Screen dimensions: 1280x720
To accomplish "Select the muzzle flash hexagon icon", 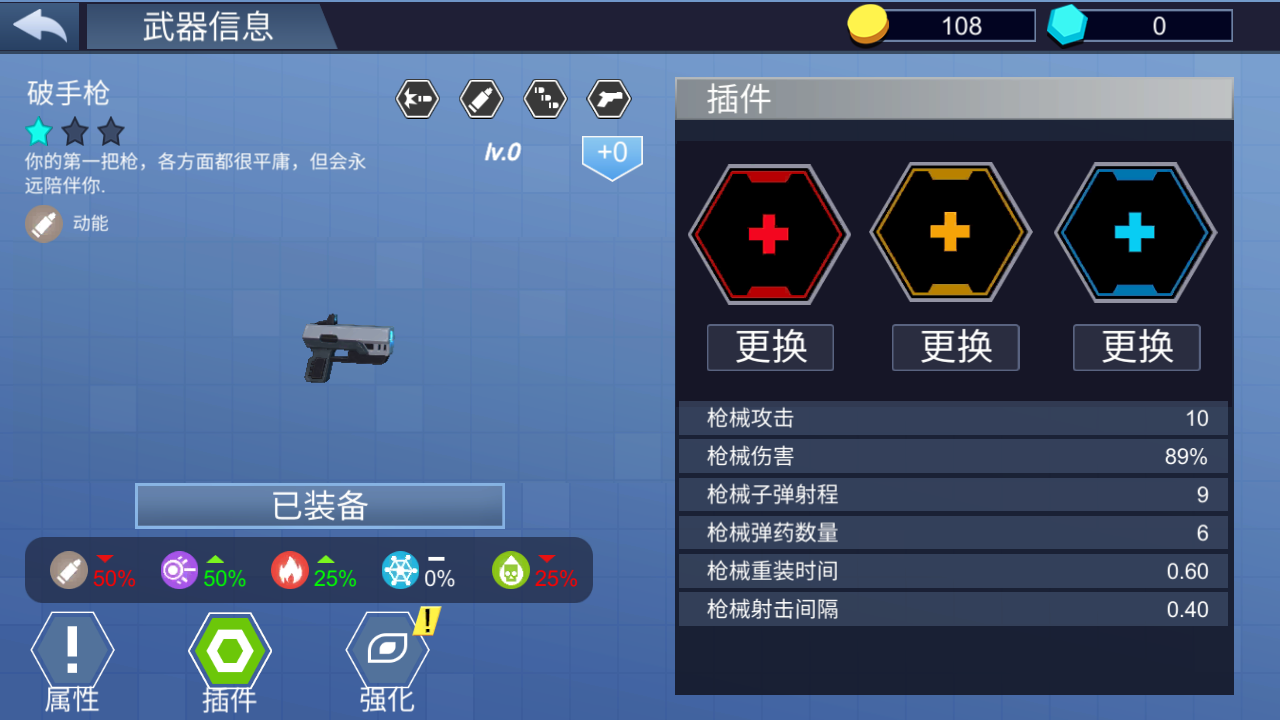I will point(417,99).
